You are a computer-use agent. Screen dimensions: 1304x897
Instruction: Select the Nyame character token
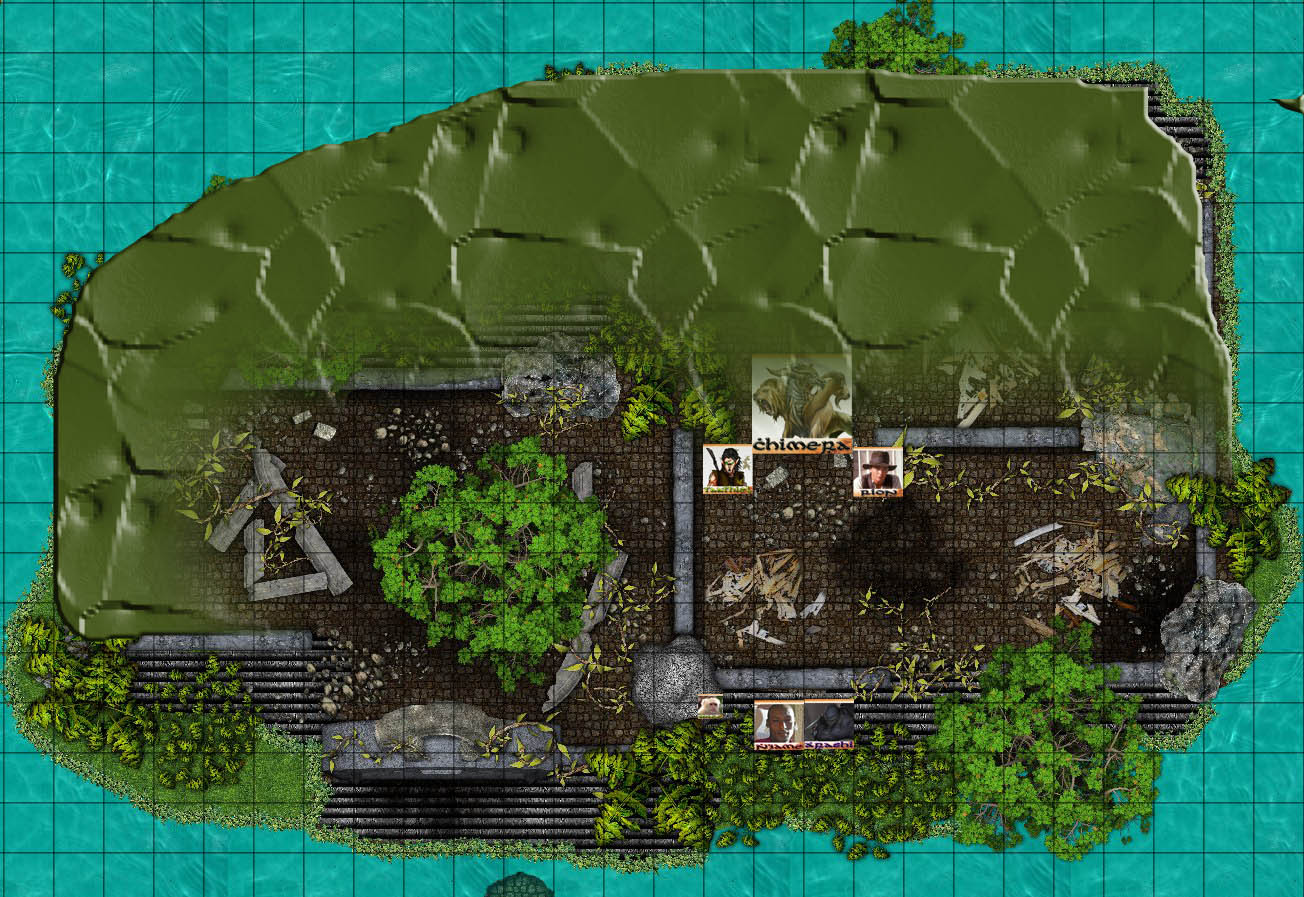coord(778,724)
